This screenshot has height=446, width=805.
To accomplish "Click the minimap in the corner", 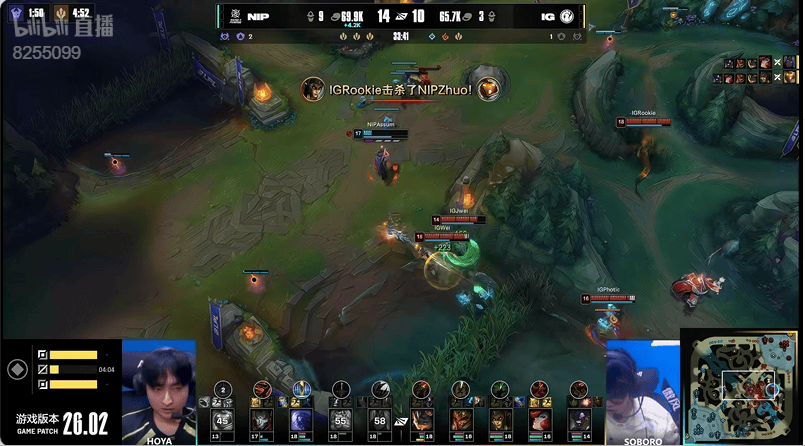I will [x=742, y=386].
